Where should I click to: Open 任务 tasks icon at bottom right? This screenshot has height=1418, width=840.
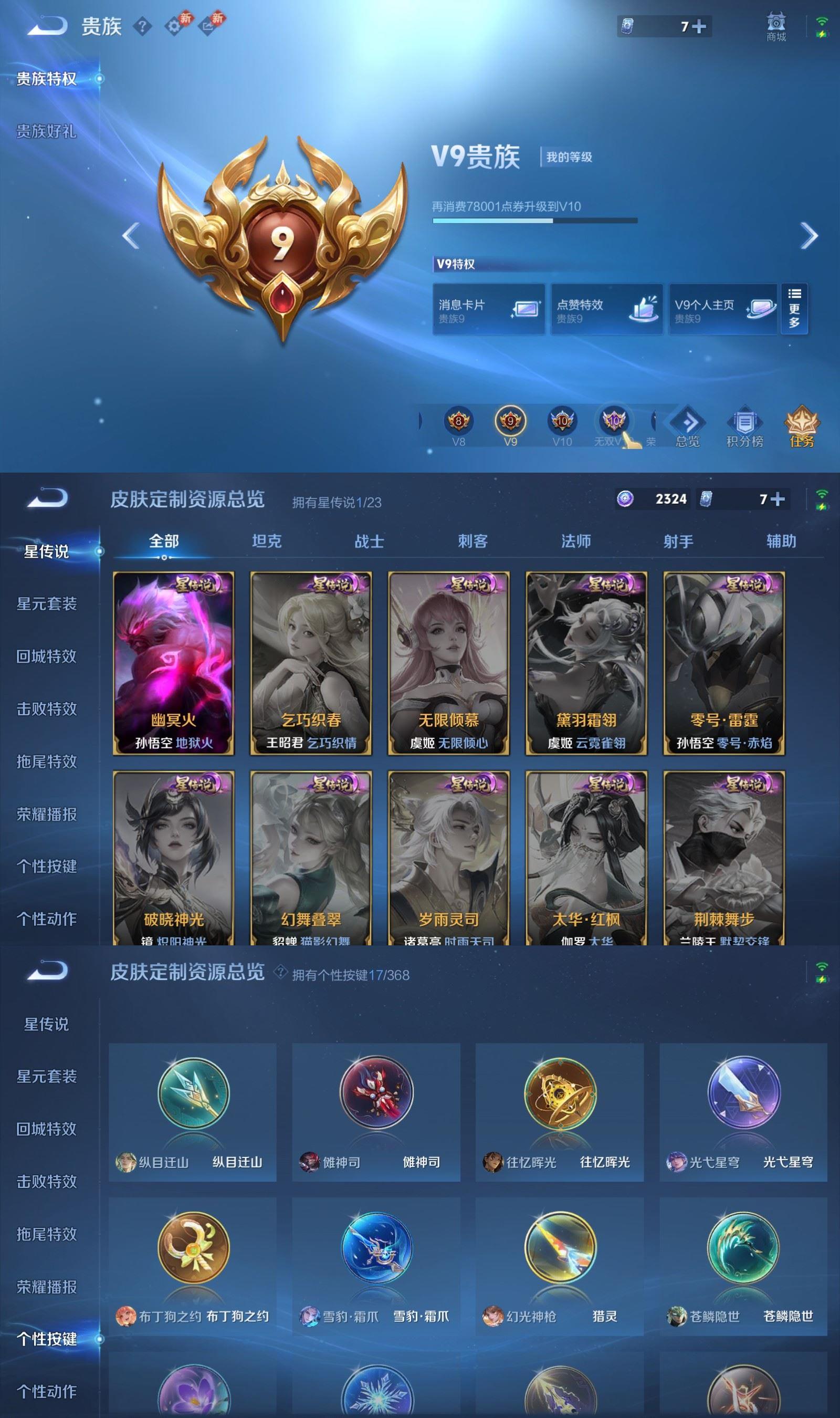coord(803,426)
